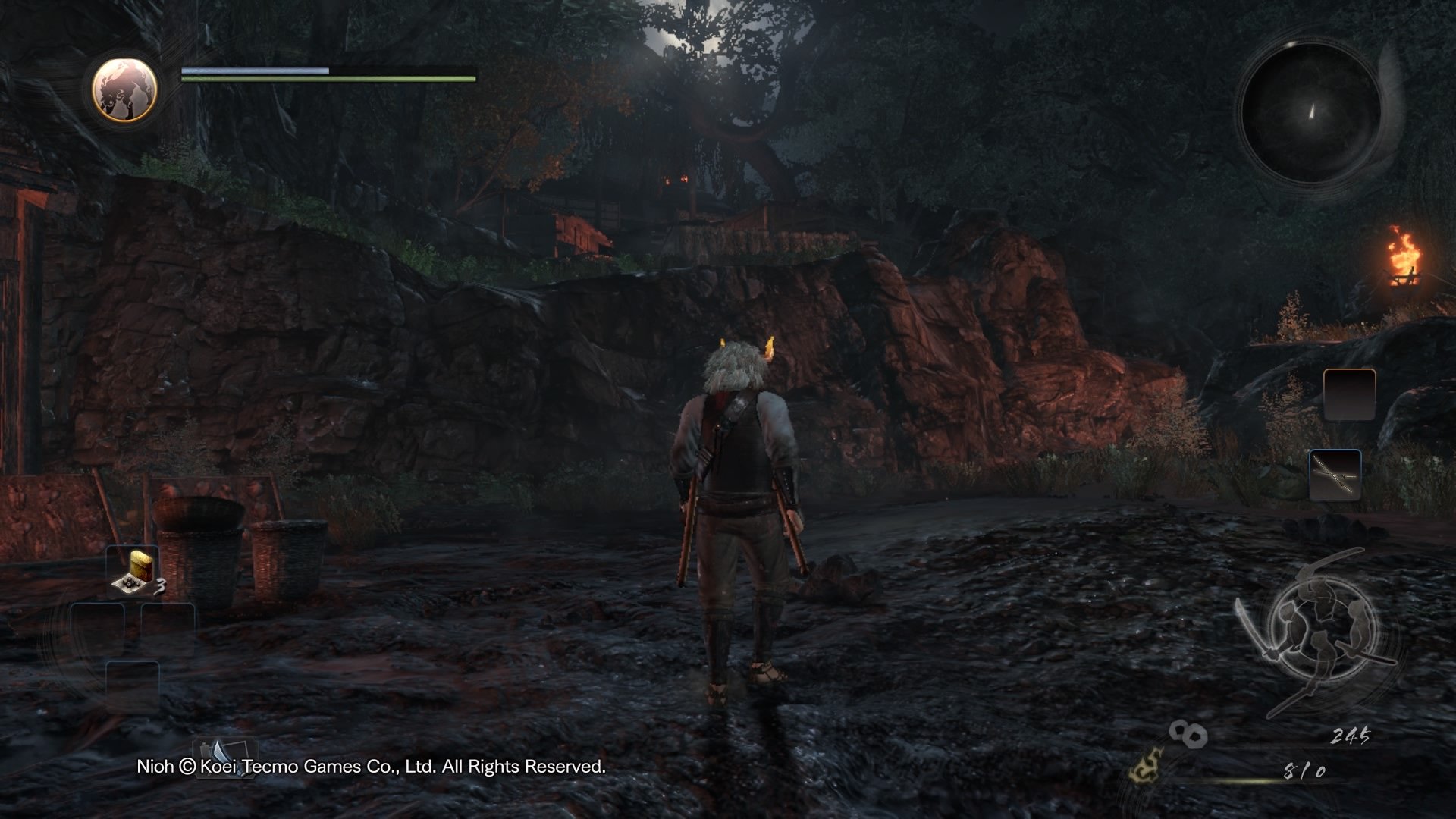This screenshot has height=819, width=1456.
Task: Toggle the empty item slot below the rice offering
Action: point(97,629)
